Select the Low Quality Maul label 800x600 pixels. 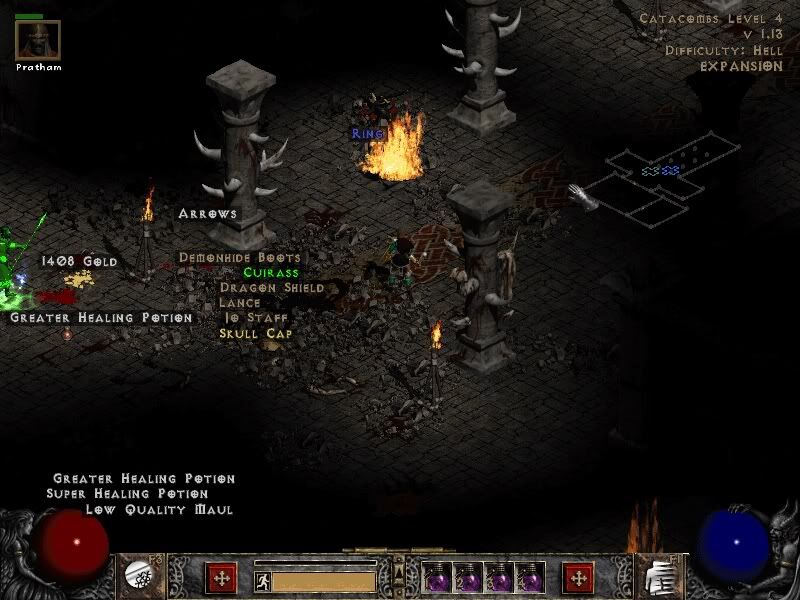point(159,509)
